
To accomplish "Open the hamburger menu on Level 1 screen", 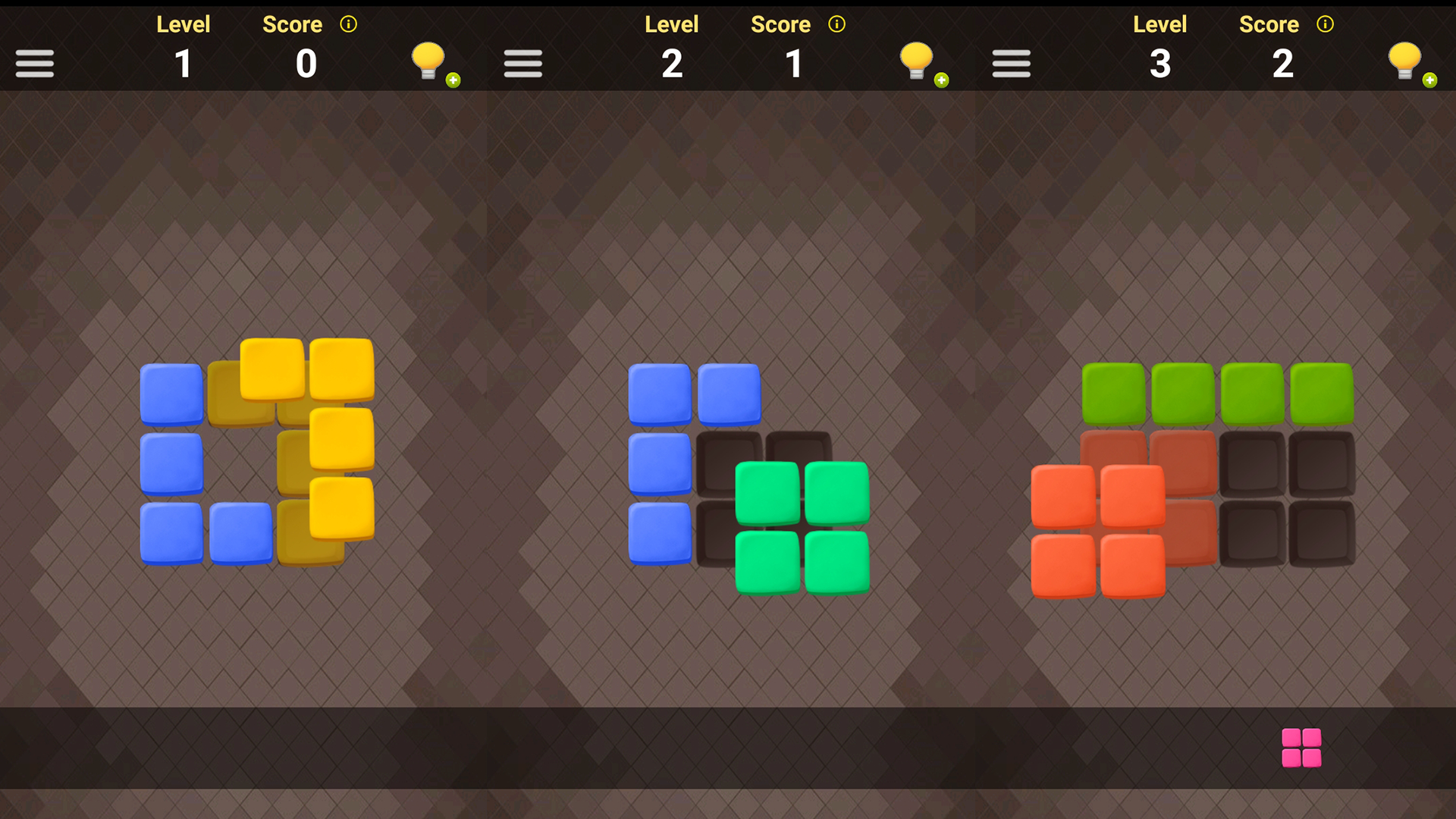I will (x=34, y=63).
